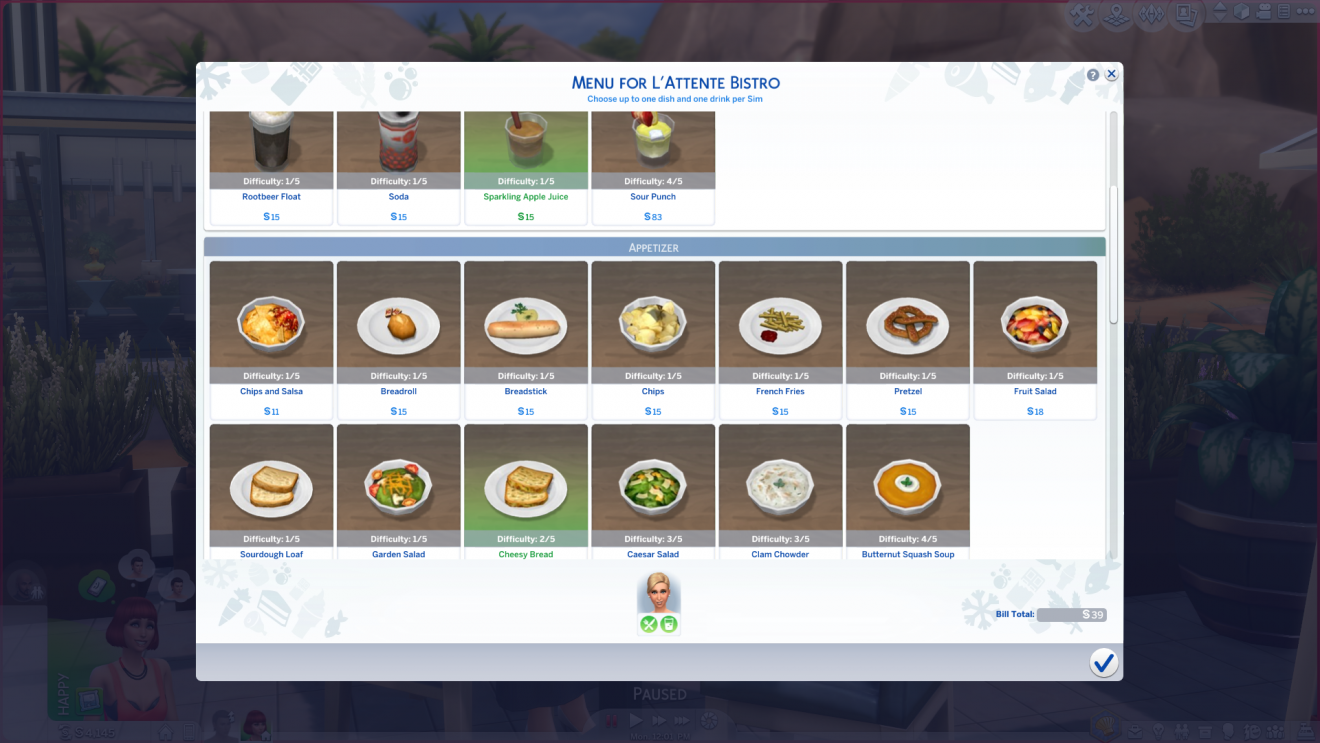The image size is (1320, 743).
Task: Switch to ultra fast game speed
Action: [x=684, y=719]
